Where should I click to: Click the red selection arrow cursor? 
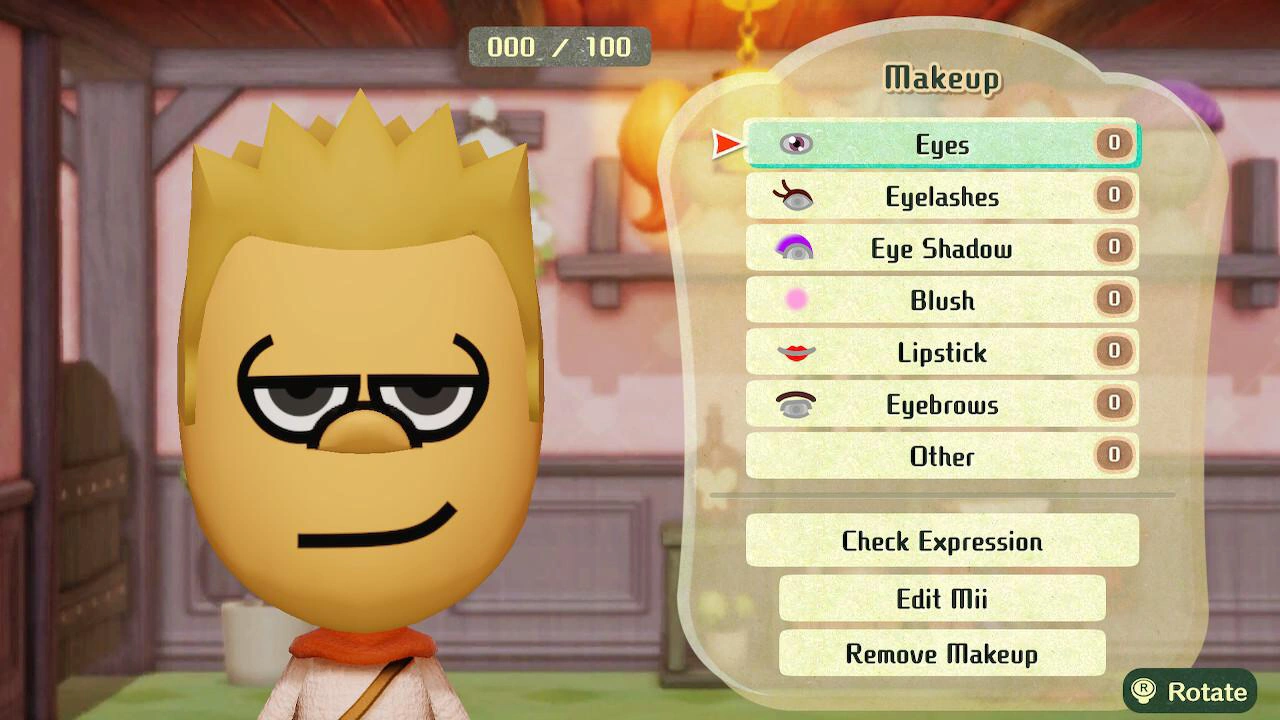725,143
